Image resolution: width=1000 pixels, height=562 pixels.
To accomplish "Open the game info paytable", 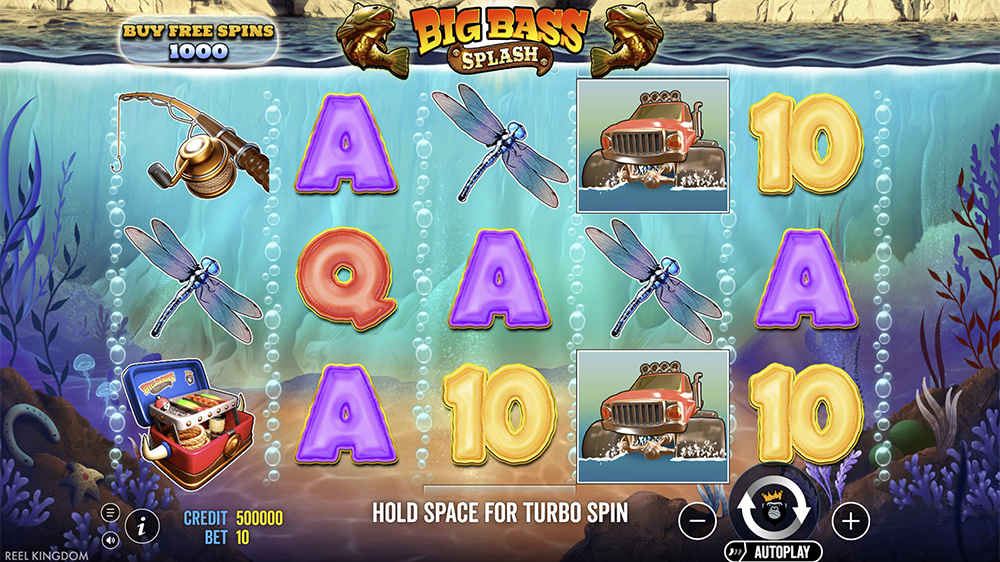I will pos(143,523).
